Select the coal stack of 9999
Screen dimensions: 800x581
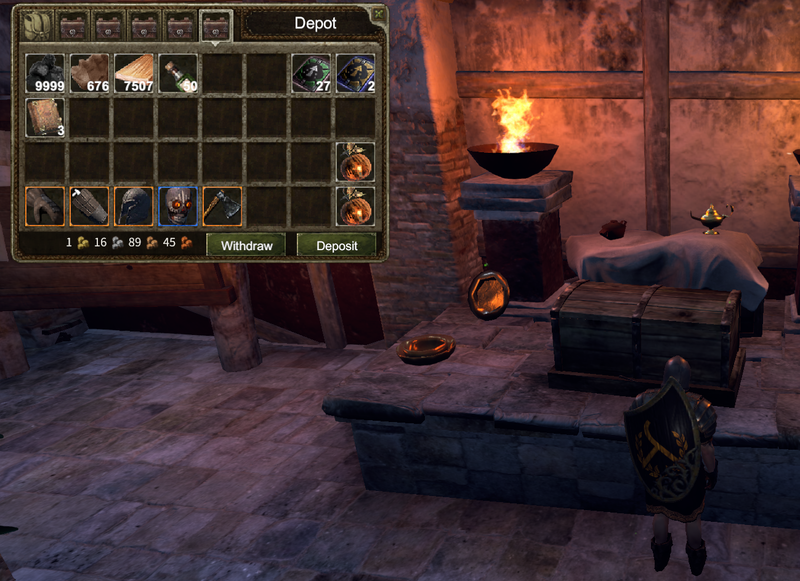tap(45, 73)
